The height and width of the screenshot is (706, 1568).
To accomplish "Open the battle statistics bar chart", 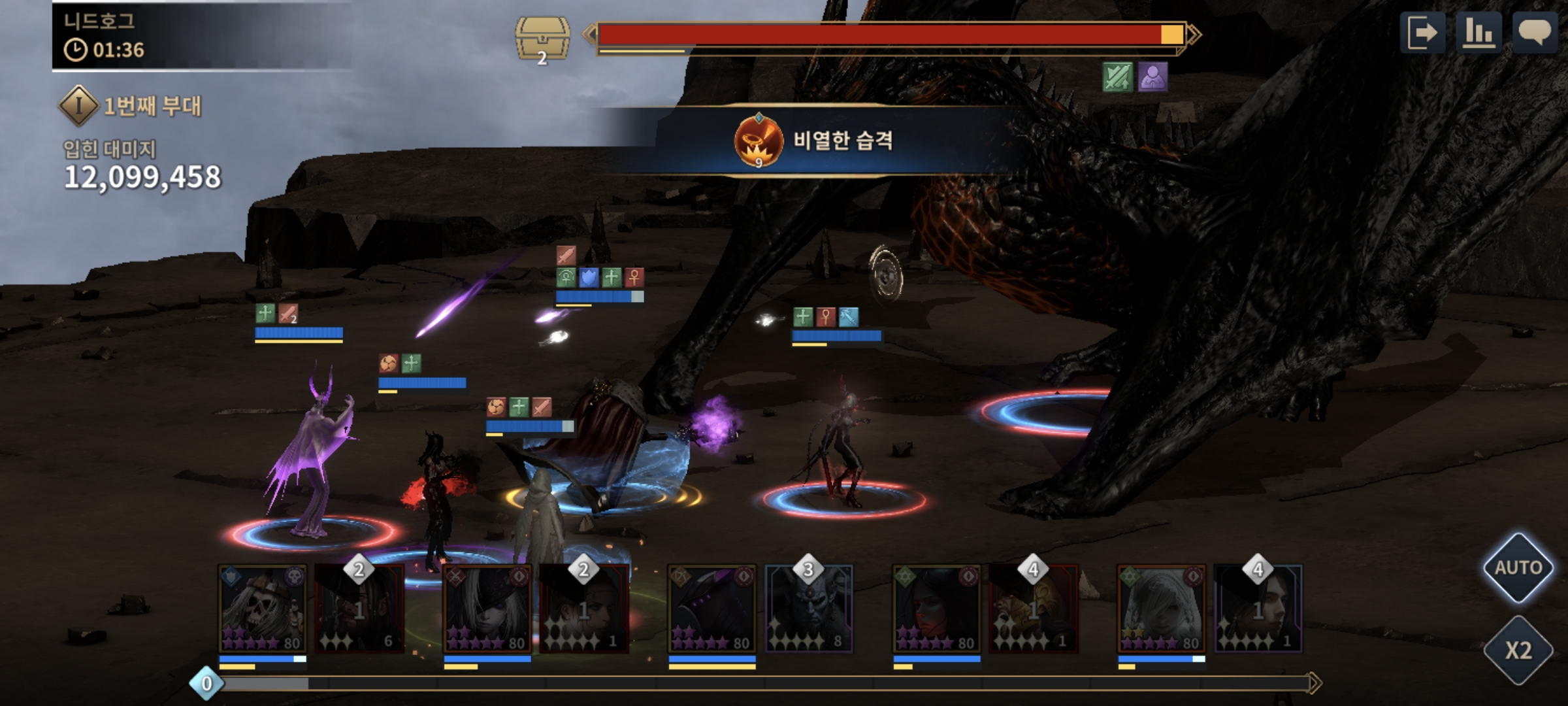I will coord(1478,33).
